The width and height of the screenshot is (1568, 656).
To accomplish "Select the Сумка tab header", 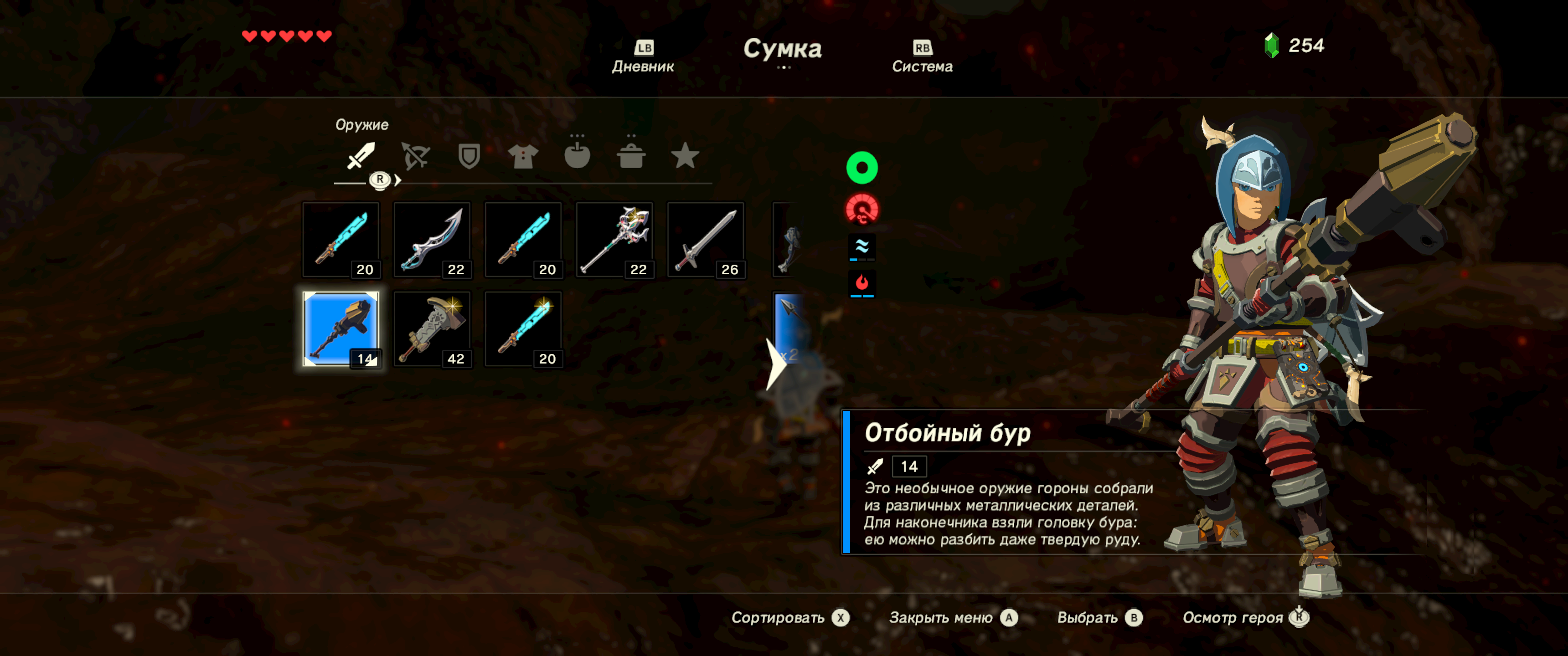I will pos(782,49).
